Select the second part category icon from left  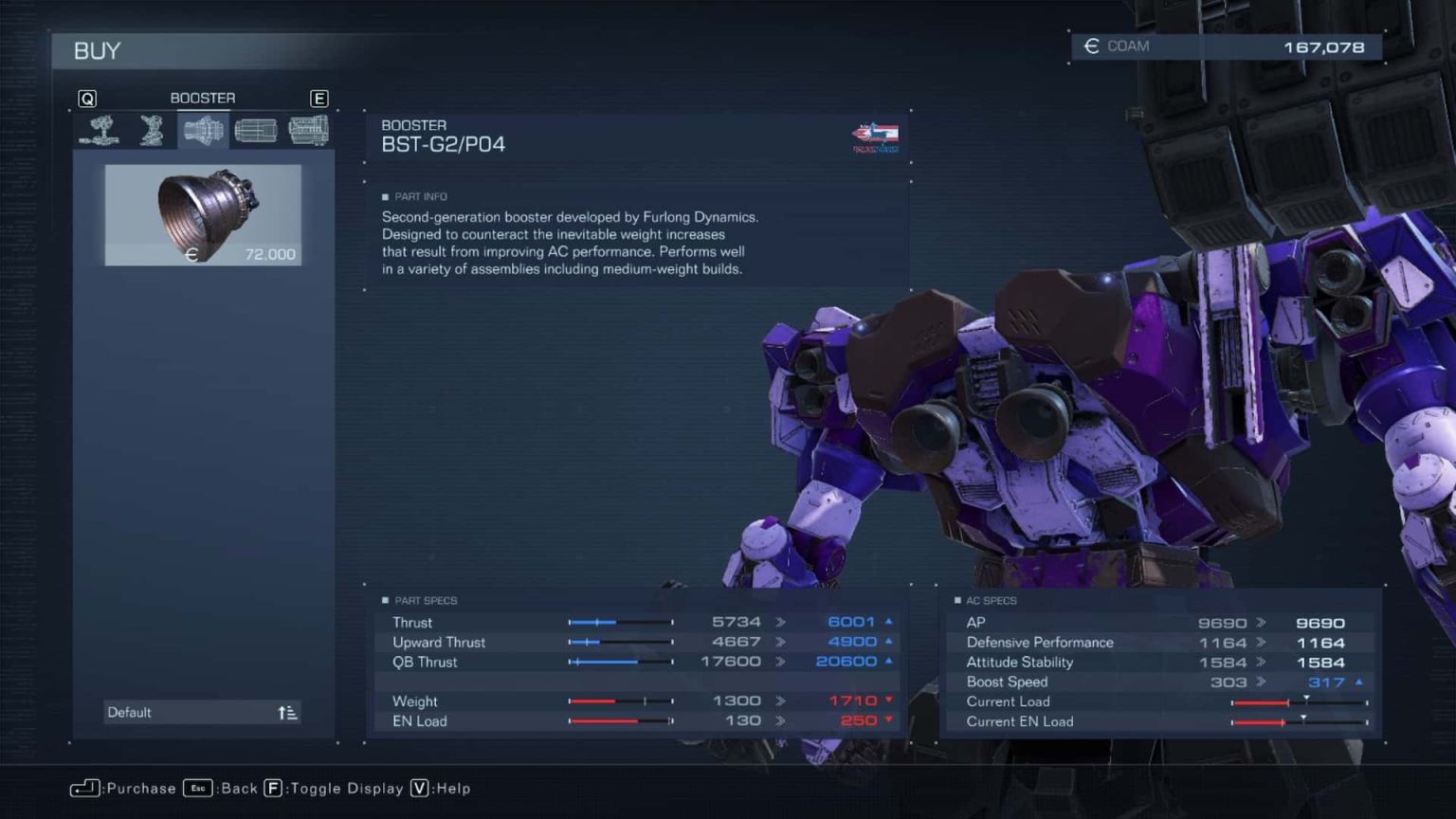click(154, 130)
